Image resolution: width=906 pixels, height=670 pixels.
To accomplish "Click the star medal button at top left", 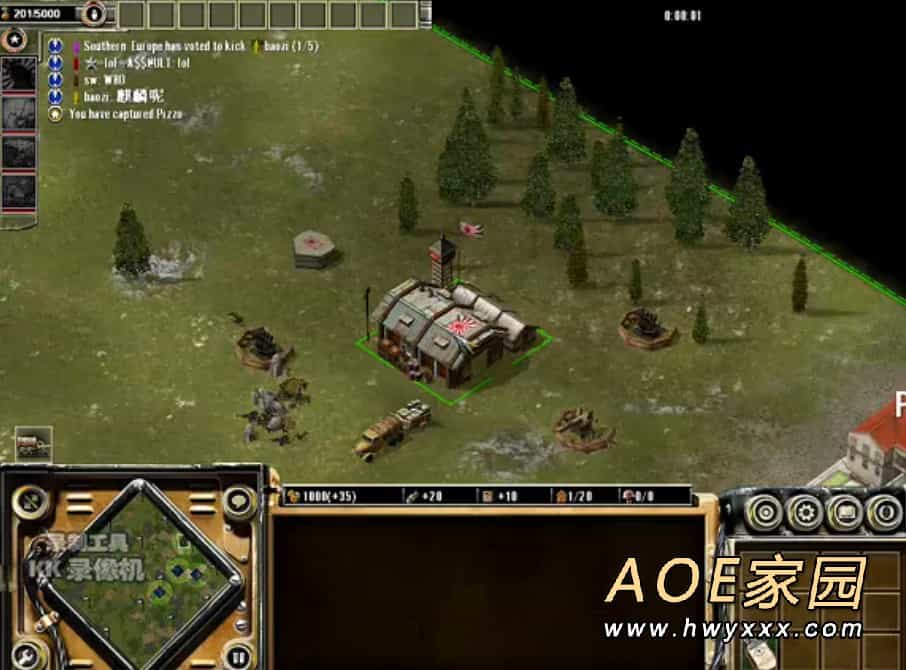I will click(x=15, y=40).
